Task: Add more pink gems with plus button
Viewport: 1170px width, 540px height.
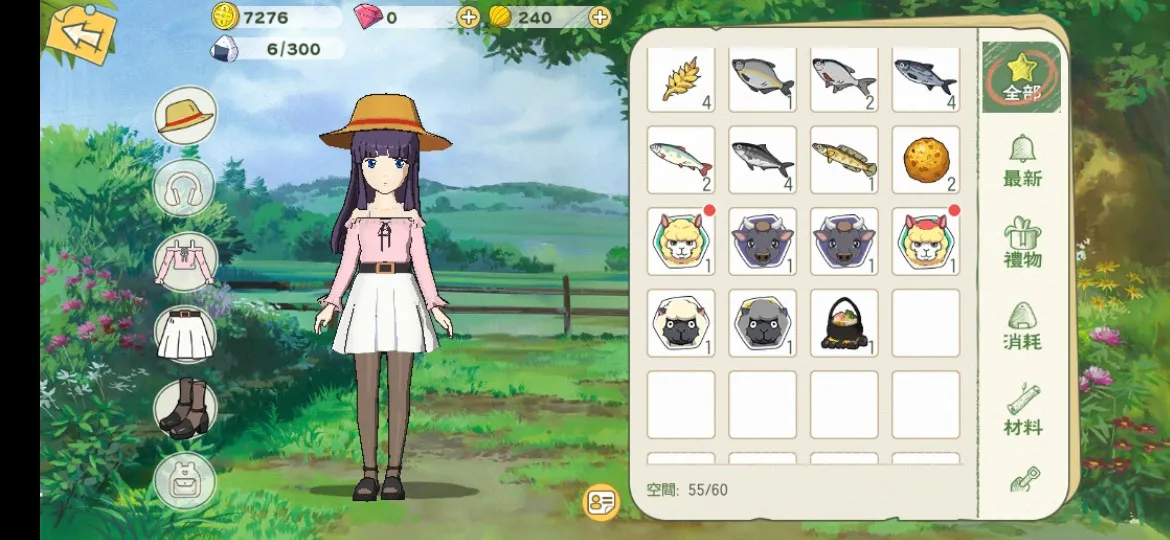Action: (468, 17)
